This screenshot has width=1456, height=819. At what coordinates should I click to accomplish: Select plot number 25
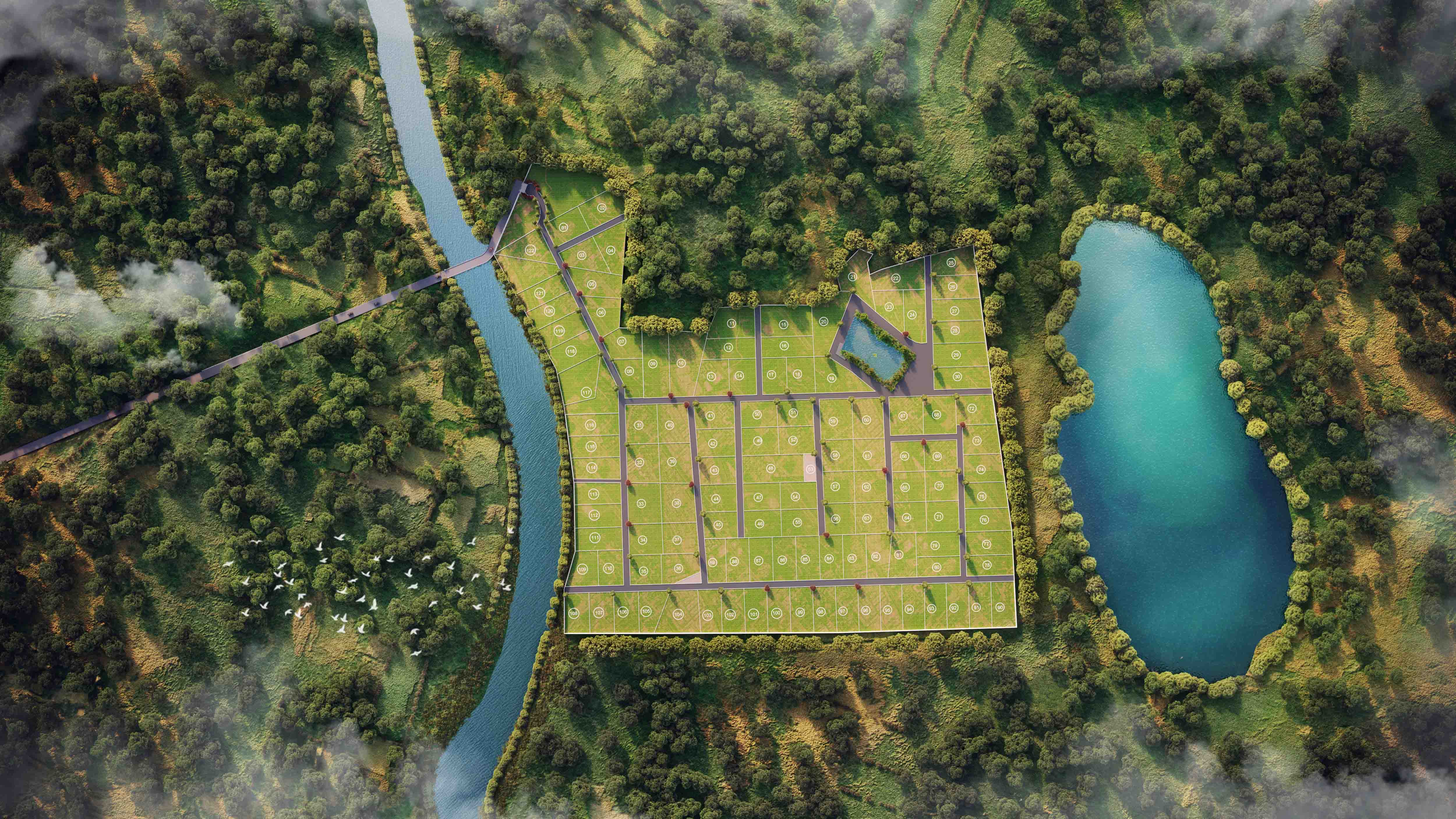click(951, 263)
